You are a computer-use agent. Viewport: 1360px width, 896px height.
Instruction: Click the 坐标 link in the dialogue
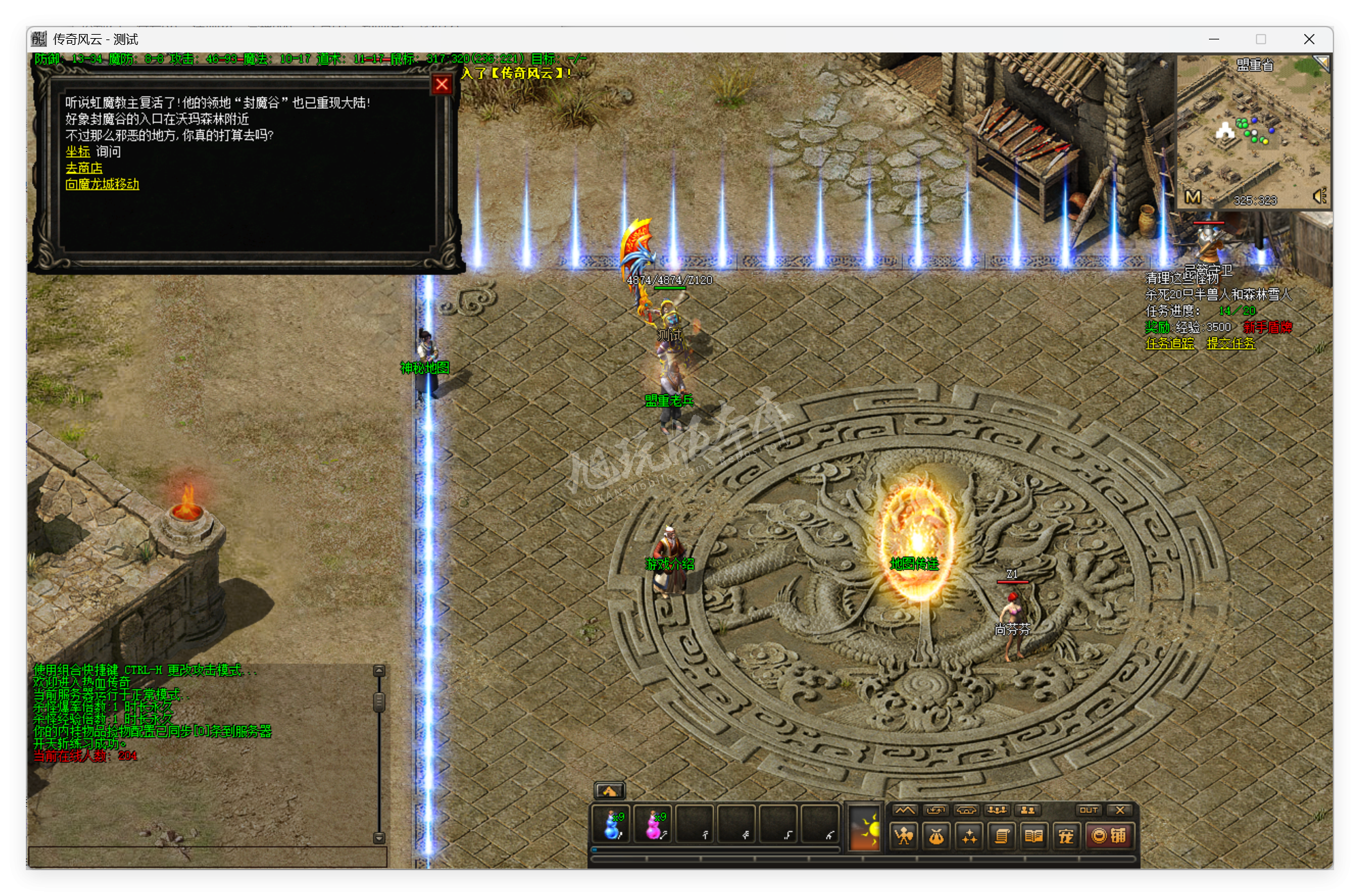(78, 152)
